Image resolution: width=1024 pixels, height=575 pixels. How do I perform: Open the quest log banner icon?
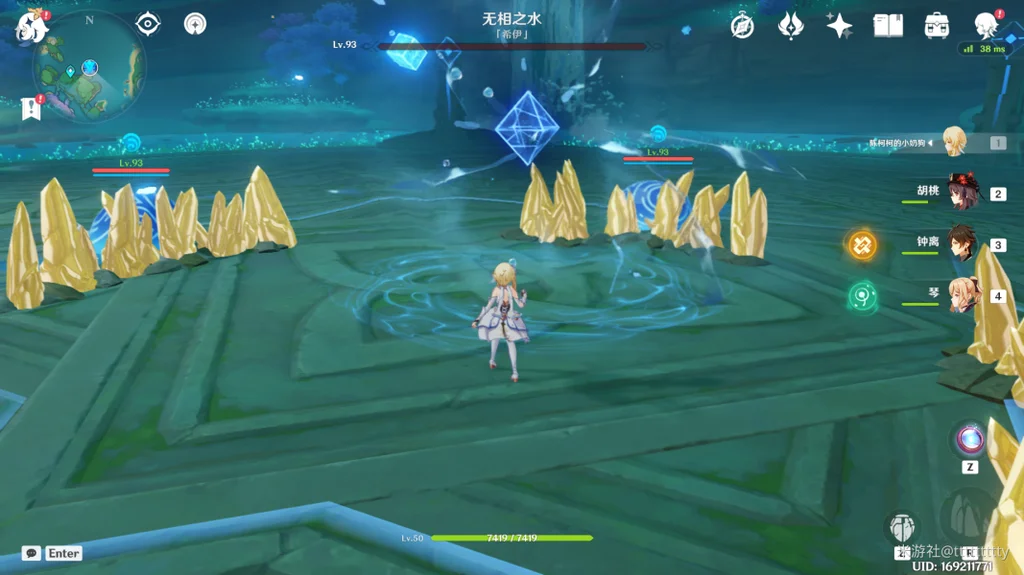point(29,109)
